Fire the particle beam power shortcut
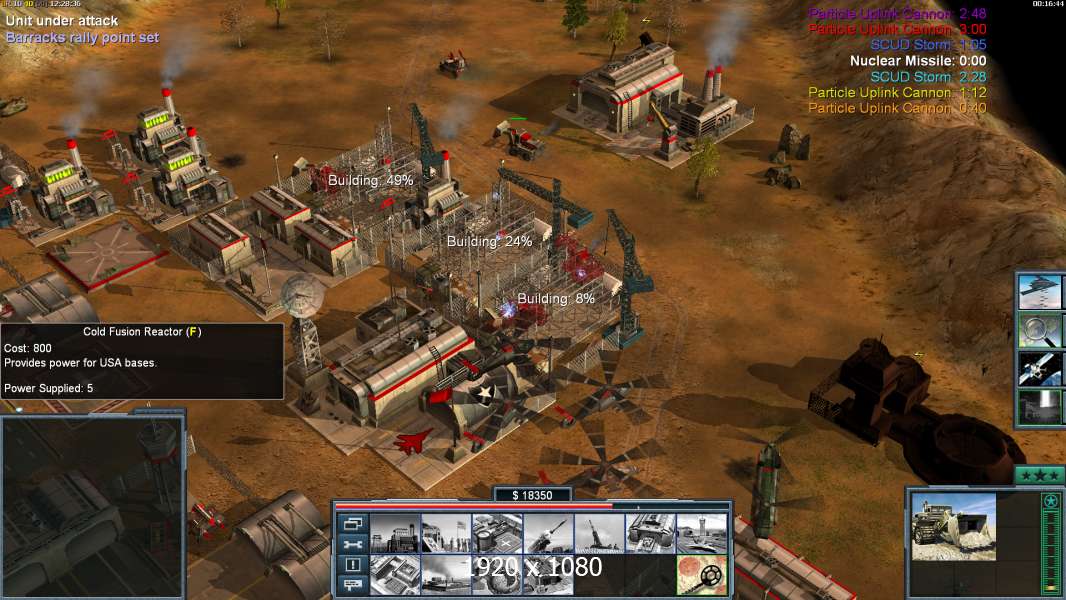This screenshot has width=1066, height=600. (1040, 407)
